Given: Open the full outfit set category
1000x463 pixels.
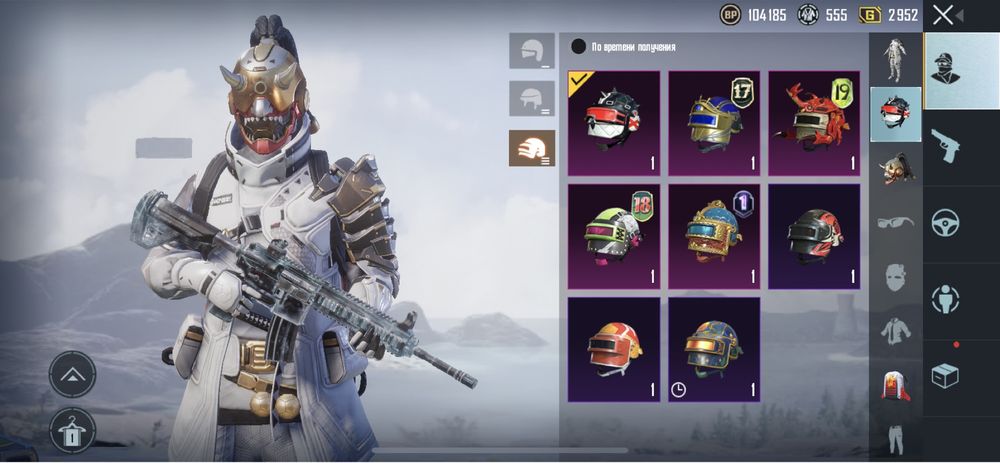Looking at the screenshot, I should click(x=894, y=59).
